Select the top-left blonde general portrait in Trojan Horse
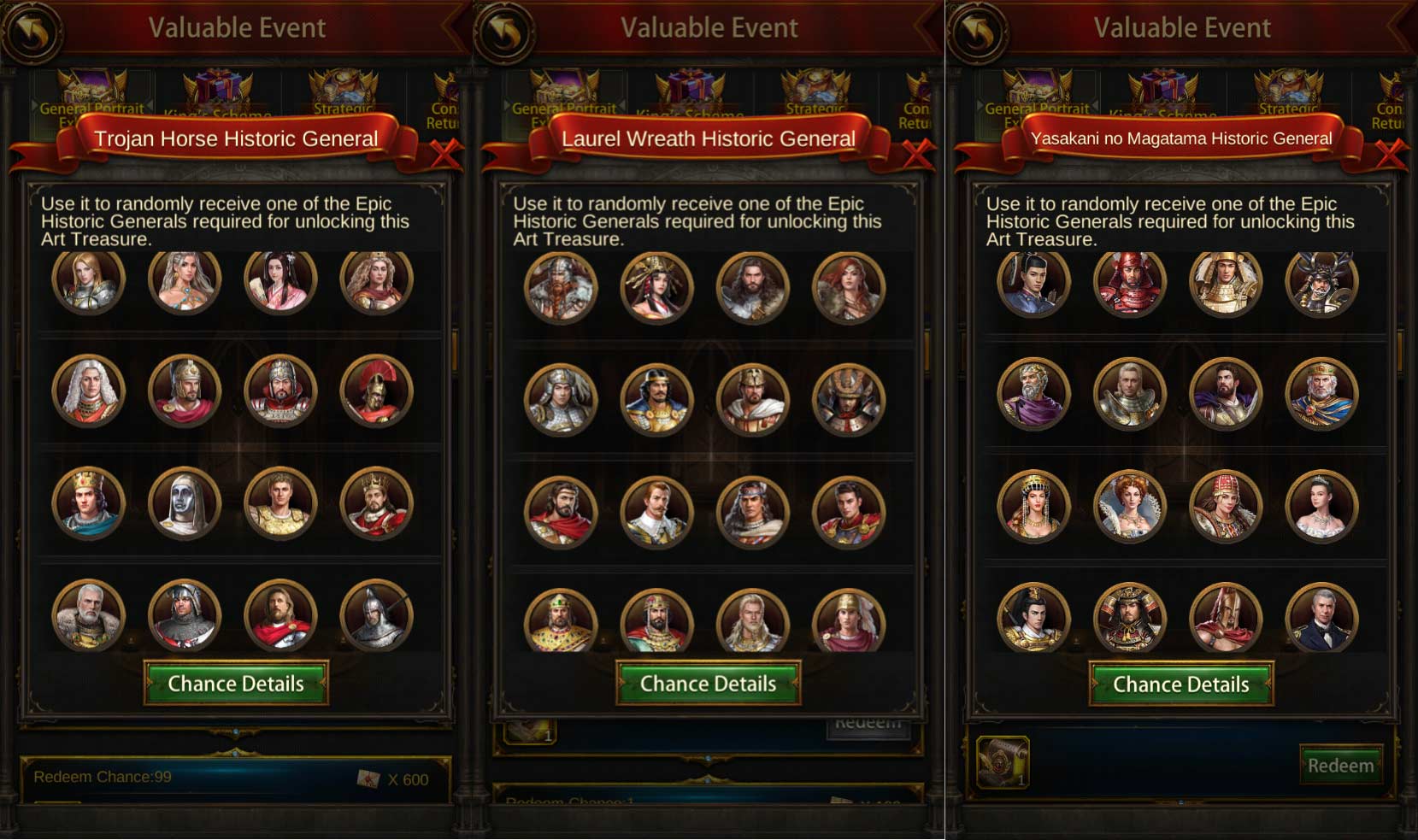This screenshot has height=840, width=1418. tap(88, 285)
